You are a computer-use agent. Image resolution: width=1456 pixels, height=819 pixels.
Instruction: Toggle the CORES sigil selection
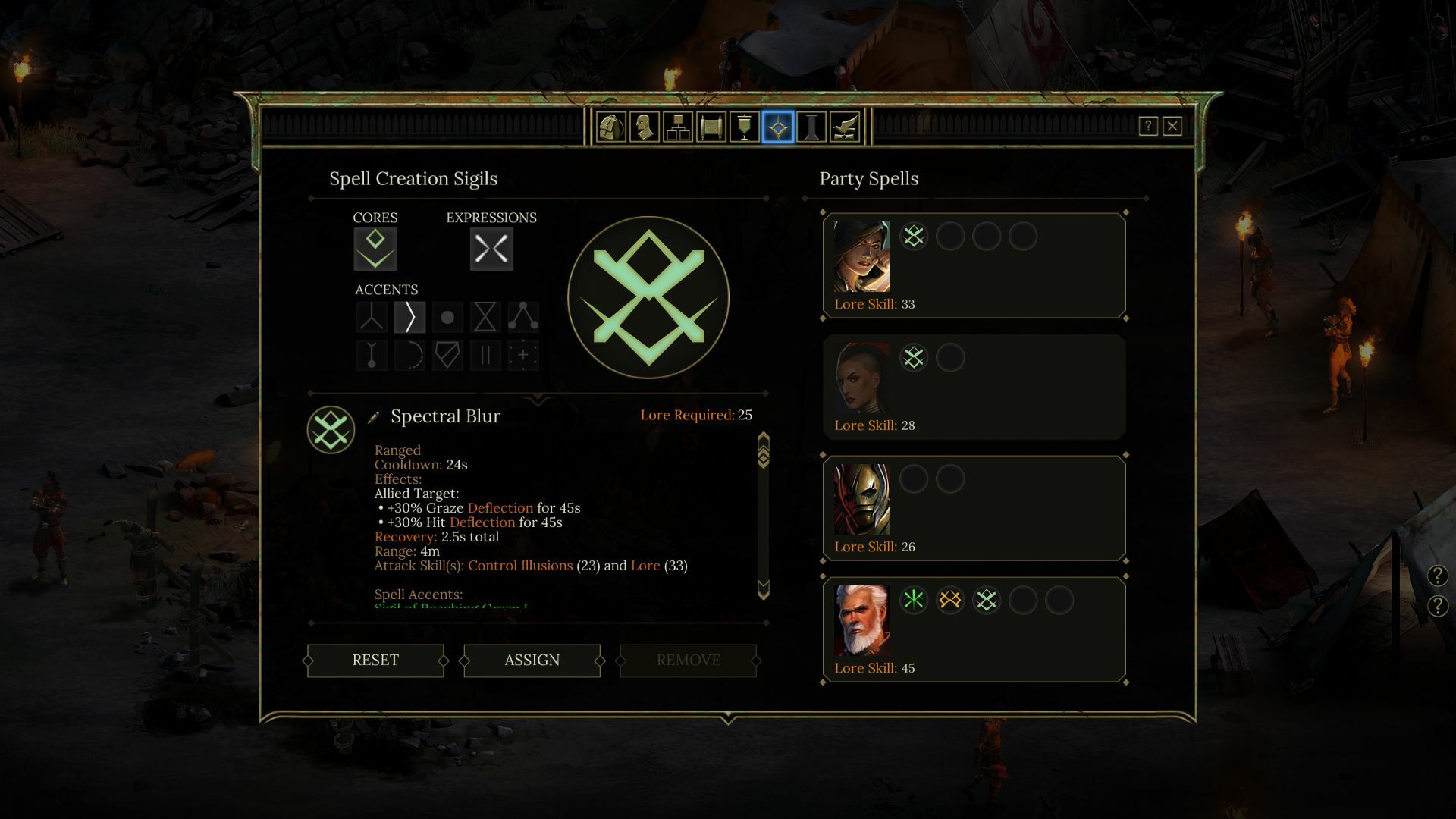(x=375, y=248)
